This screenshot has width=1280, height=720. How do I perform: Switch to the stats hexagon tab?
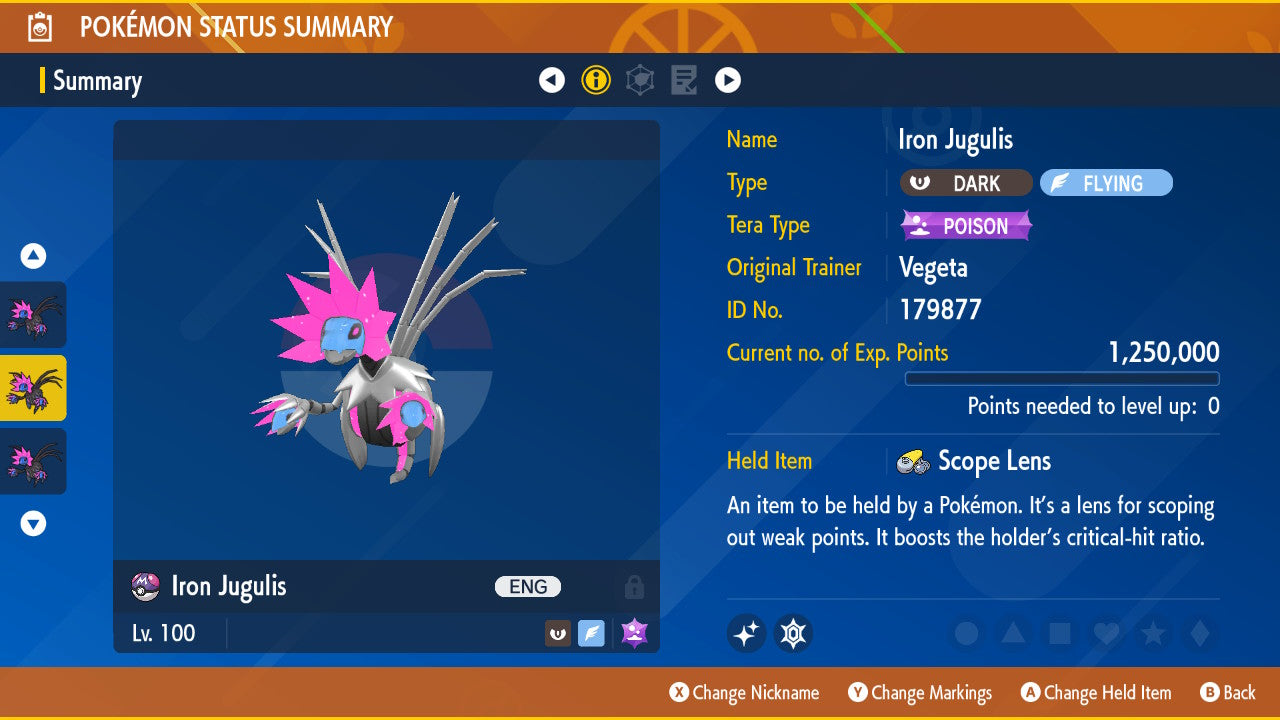(640, 80)
